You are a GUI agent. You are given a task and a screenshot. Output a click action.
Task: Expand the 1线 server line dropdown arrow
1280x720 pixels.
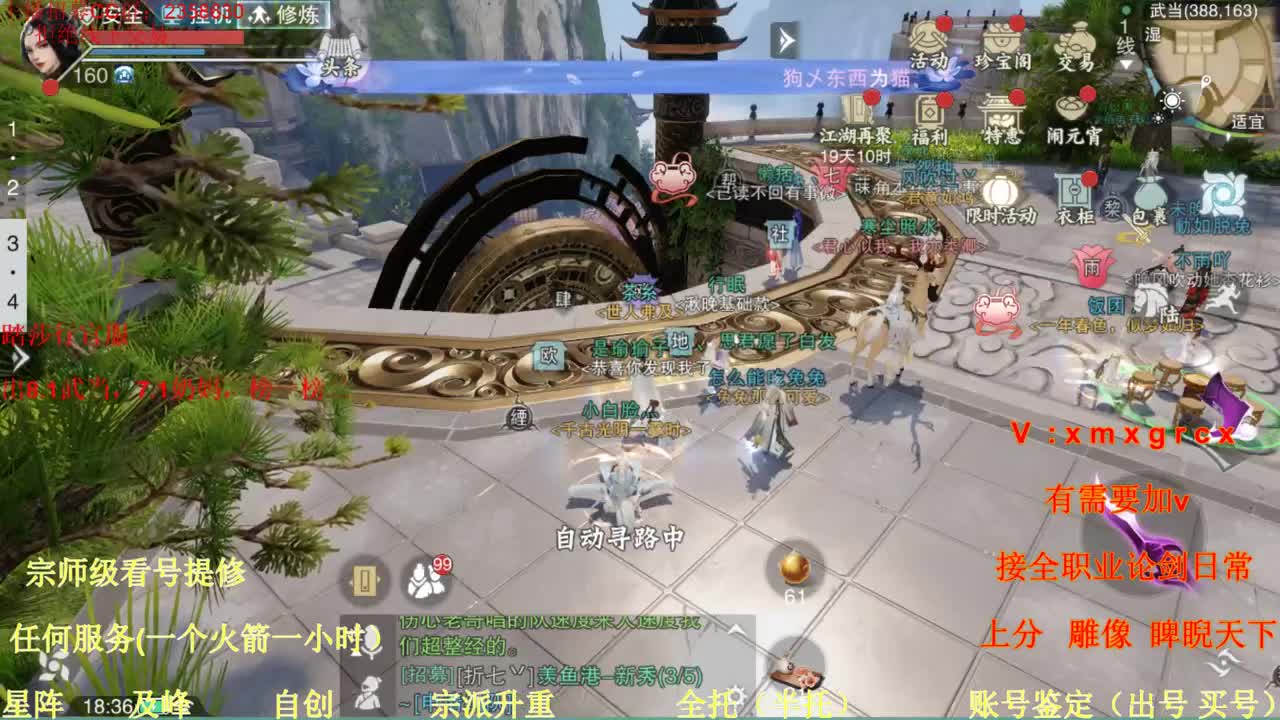1126,63
